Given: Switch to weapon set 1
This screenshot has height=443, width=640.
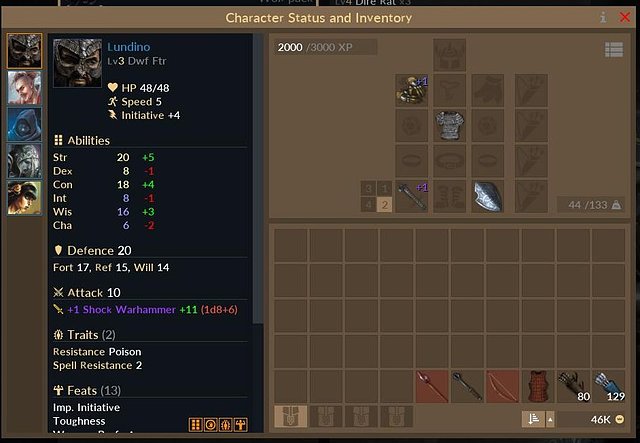Looking at the screenshot, I should [x=385, y=188].
